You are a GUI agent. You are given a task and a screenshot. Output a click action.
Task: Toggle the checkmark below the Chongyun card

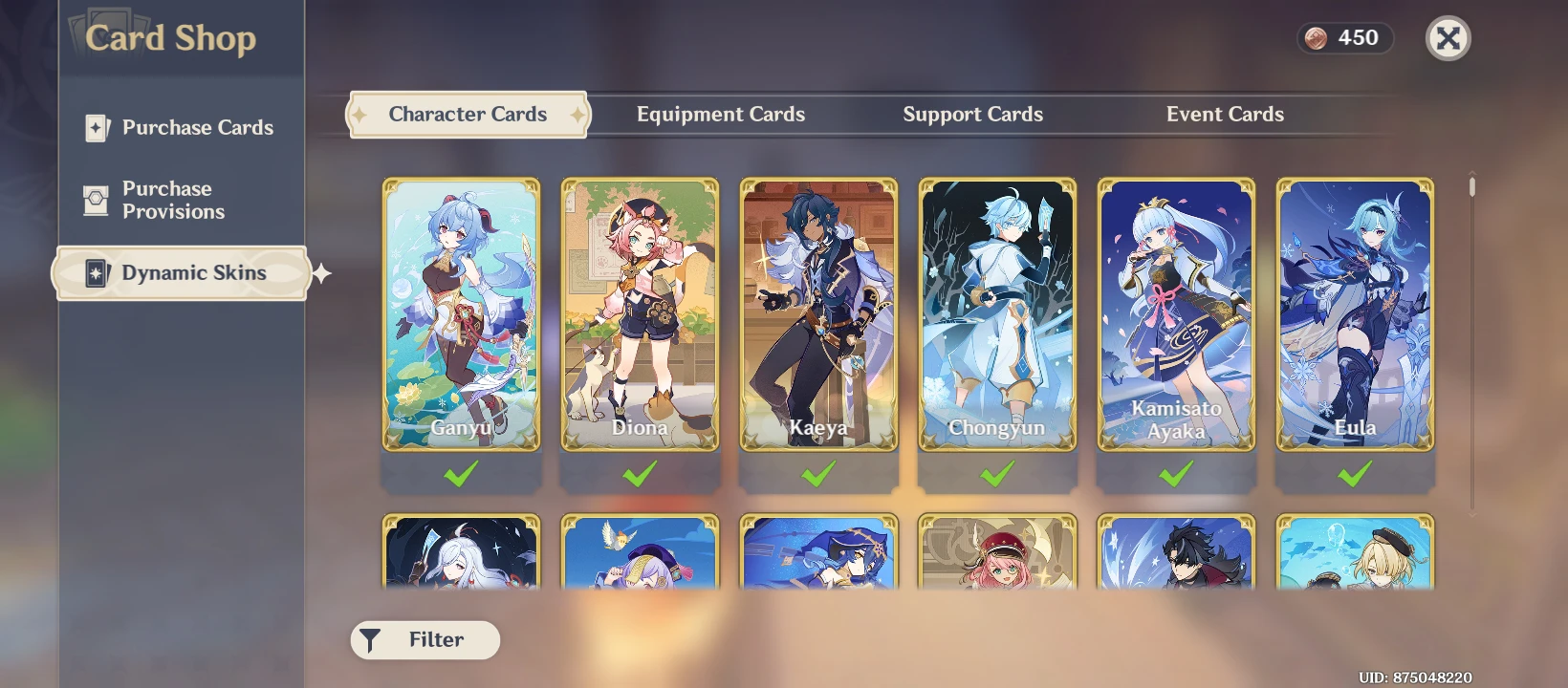point(997,472)
